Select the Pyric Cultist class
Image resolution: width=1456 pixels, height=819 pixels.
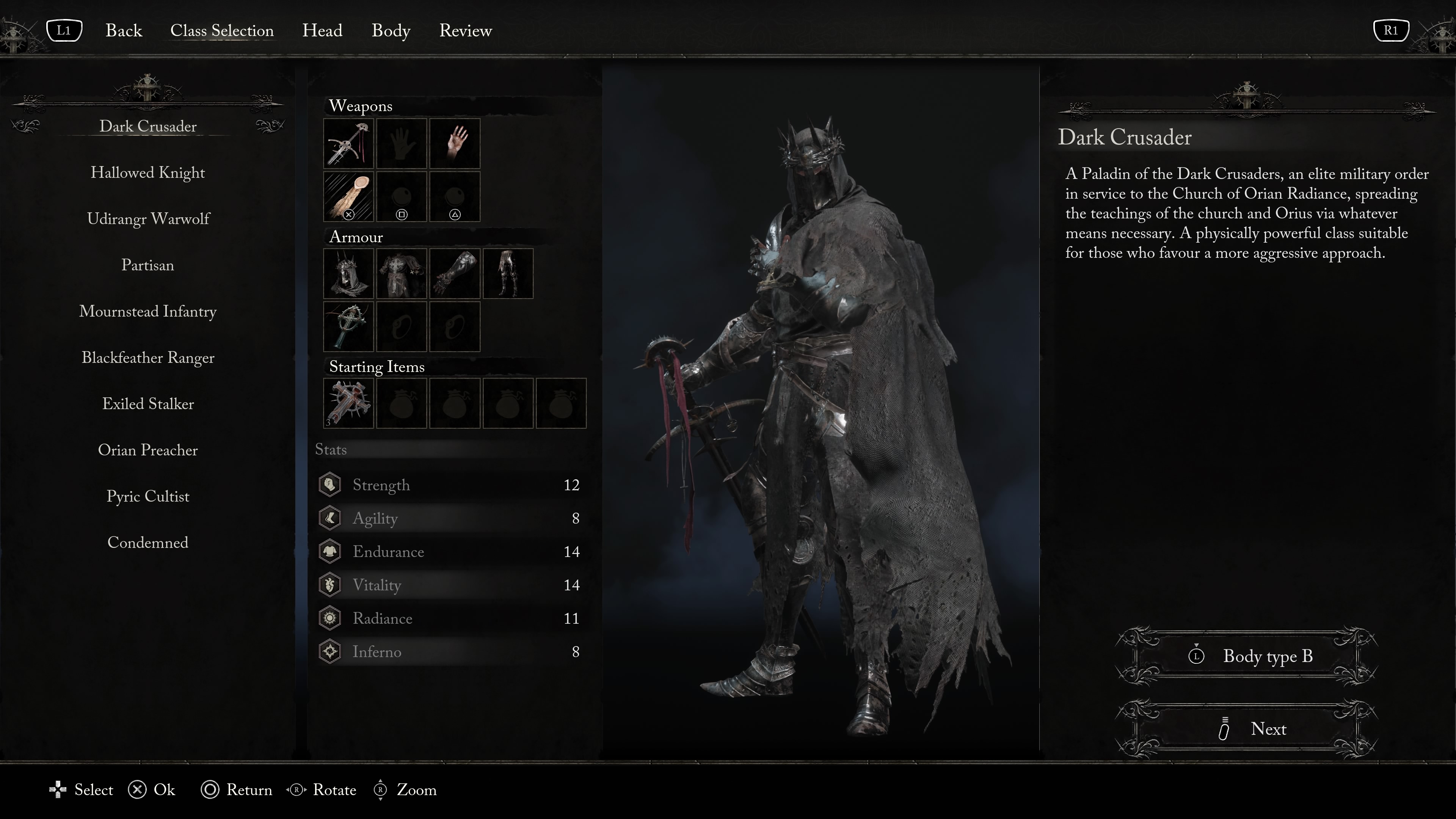147,496
